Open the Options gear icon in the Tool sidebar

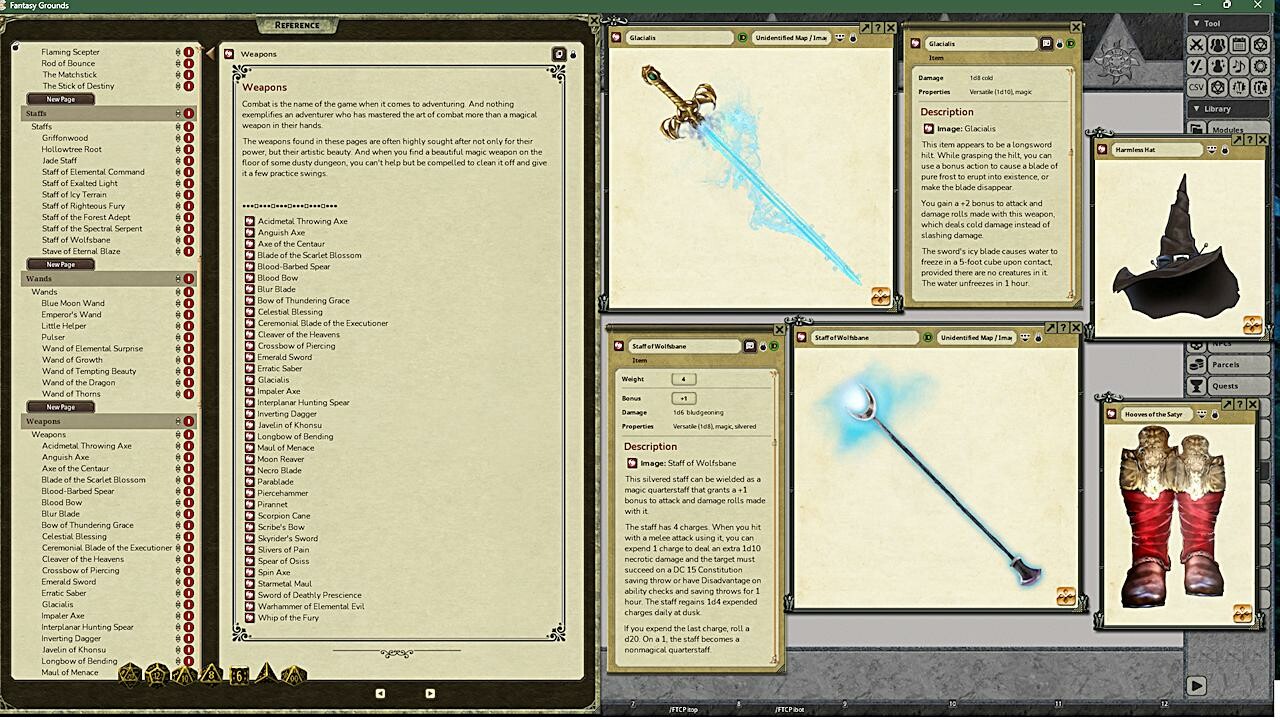coord(1260,65)
